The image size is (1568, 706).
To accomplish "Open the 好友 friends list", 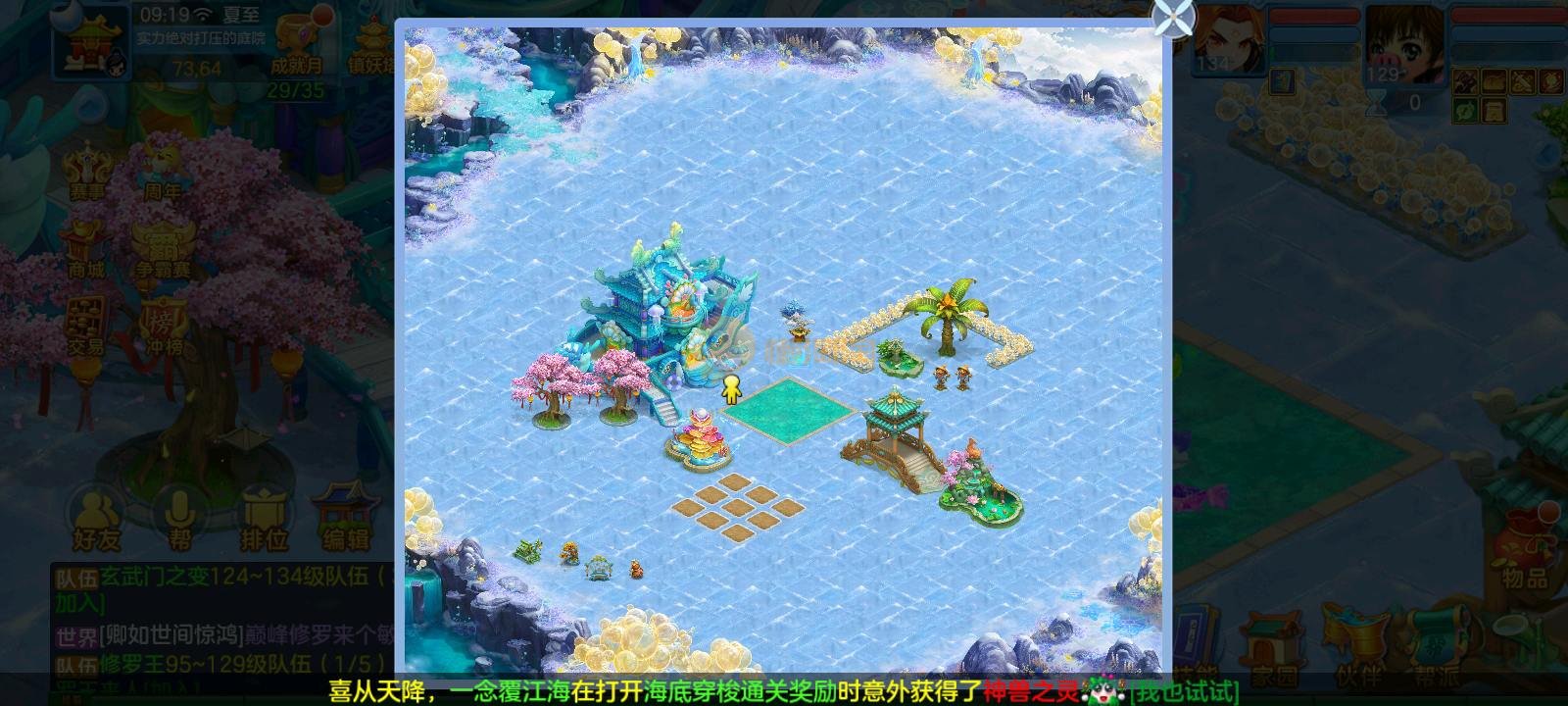I will 95,518.
